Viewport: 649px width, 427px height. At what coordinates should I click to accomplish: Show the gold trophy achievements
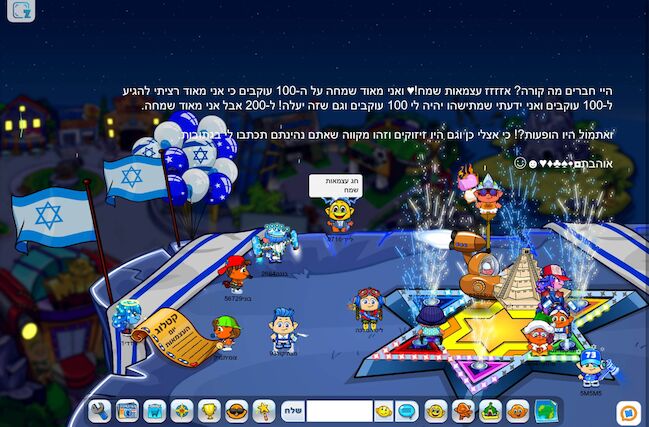coord(209,410)
